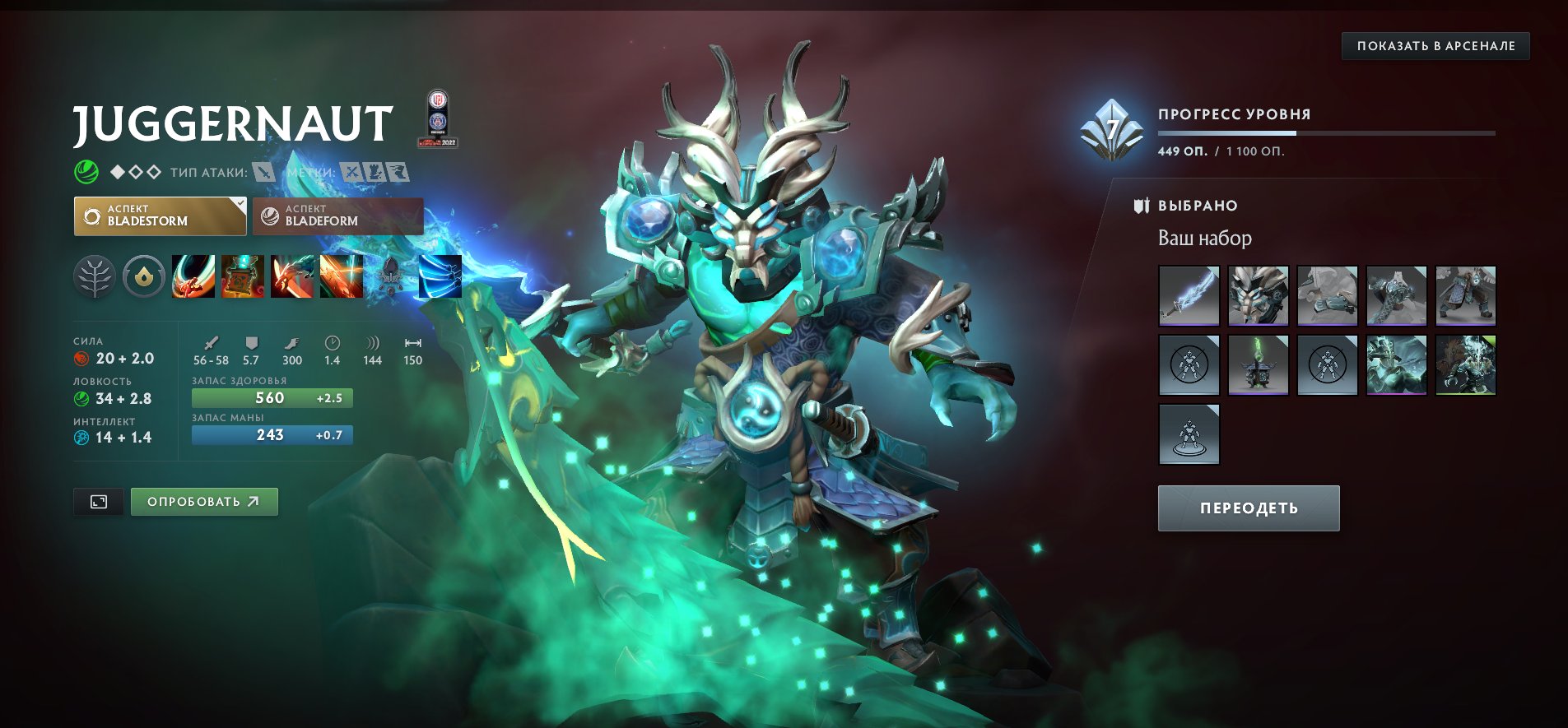Switch to the BLADEFORM aspect
This screenshot has width=1568, height=728.
click(x=337, y=216)
